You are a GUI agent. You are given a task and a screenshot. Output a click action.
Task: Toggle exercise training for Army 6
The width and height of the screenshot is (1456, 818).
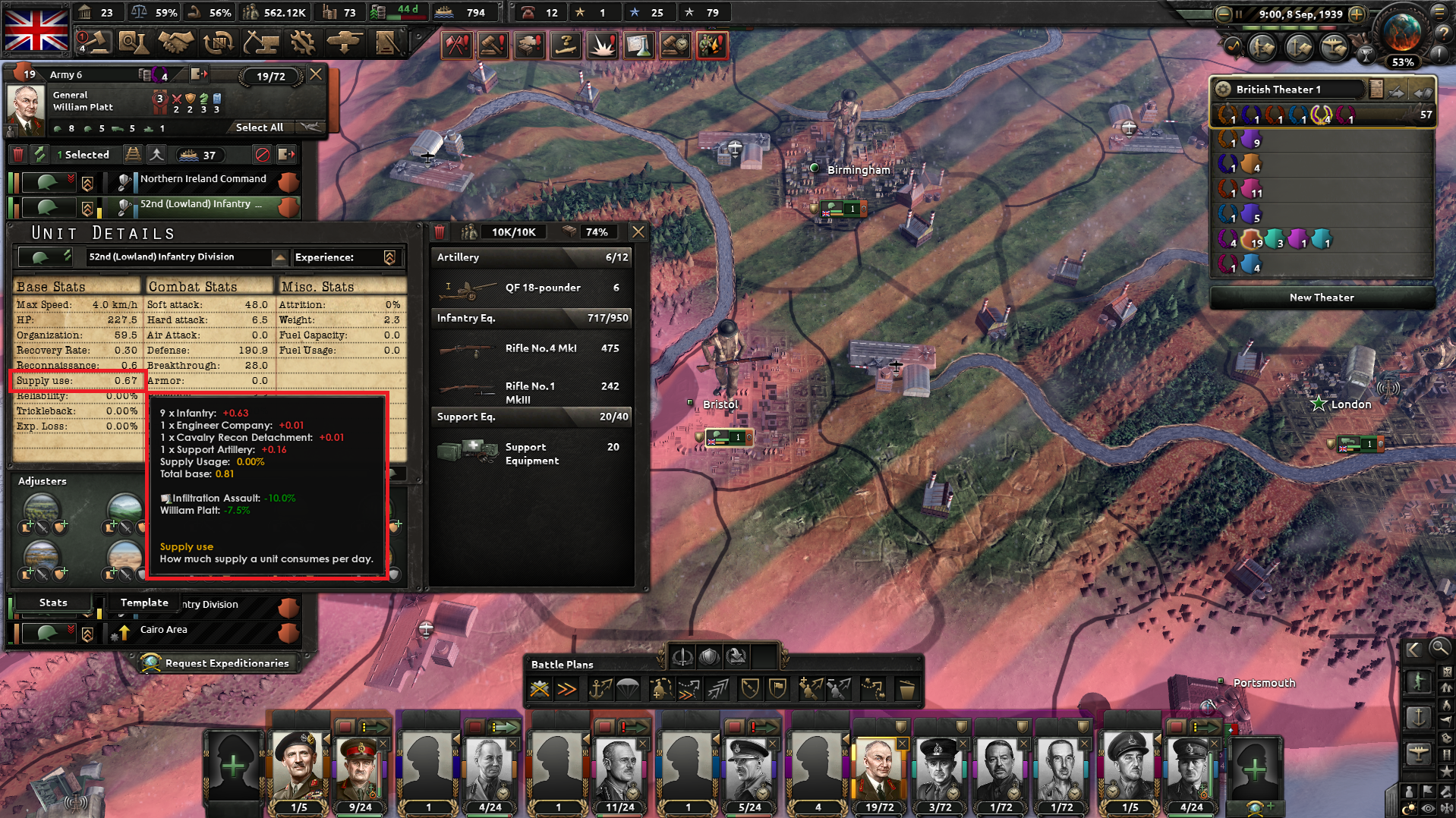(39, 154)
